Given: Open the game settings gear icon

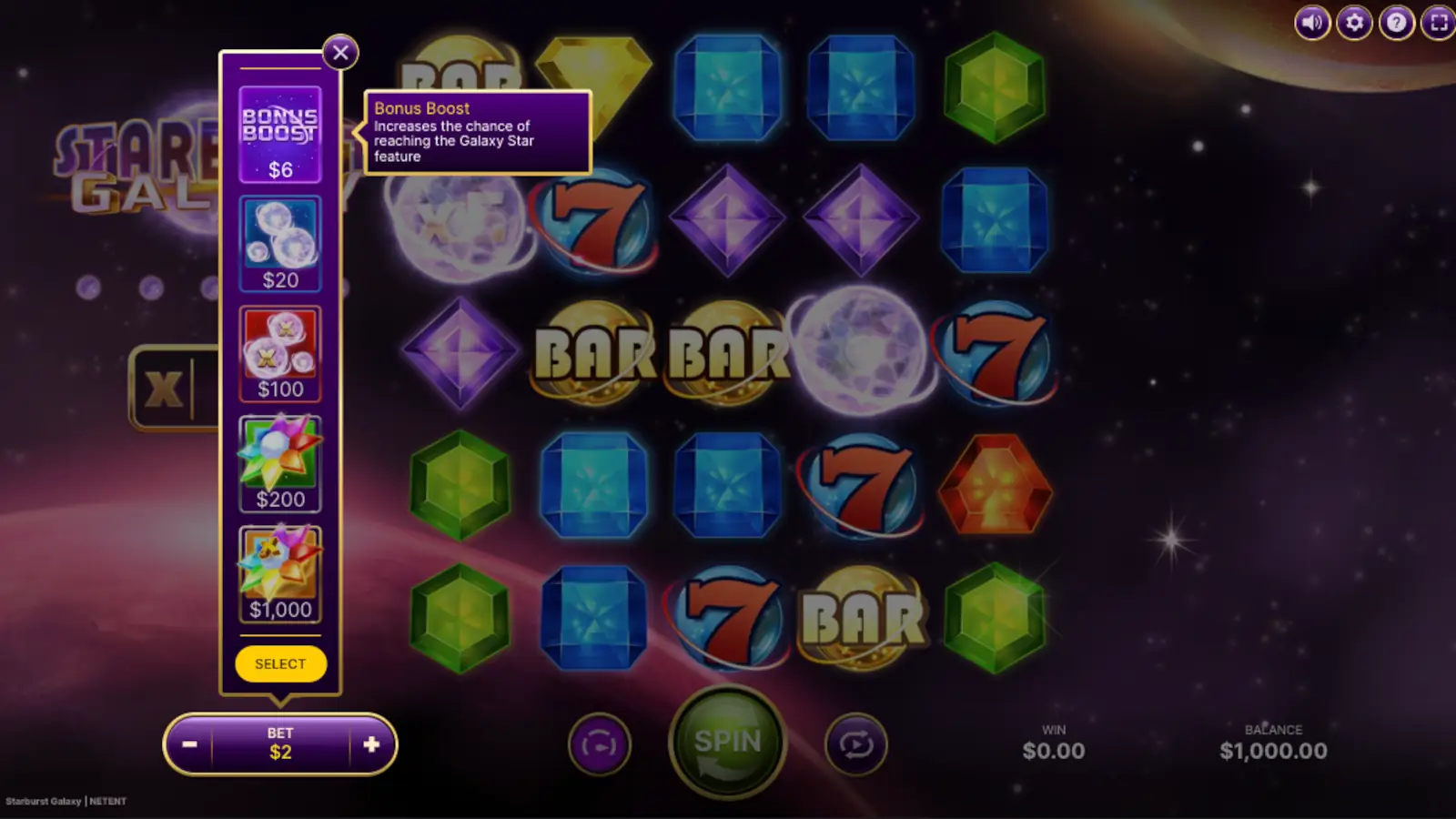Looking at the screenshot, I should coord(1353,24).
